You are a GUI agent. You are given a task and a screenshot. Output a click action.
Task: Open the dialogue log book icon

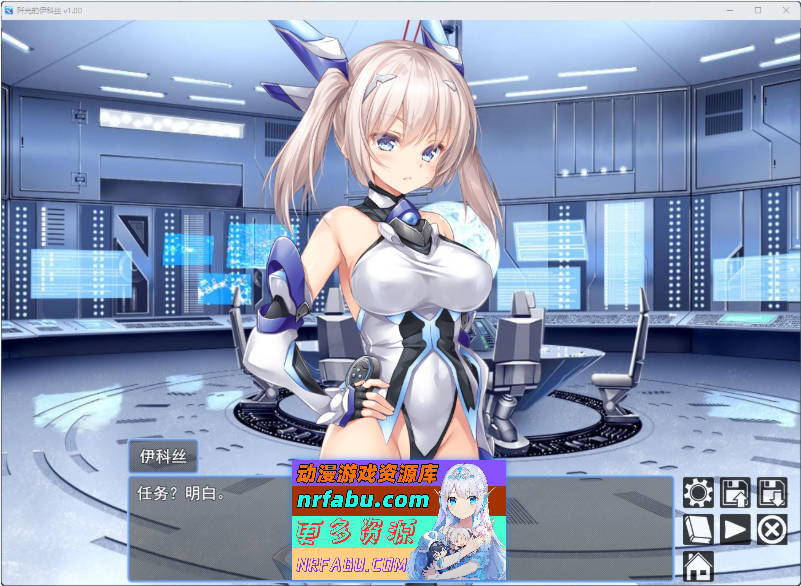(x=698, y=529)
